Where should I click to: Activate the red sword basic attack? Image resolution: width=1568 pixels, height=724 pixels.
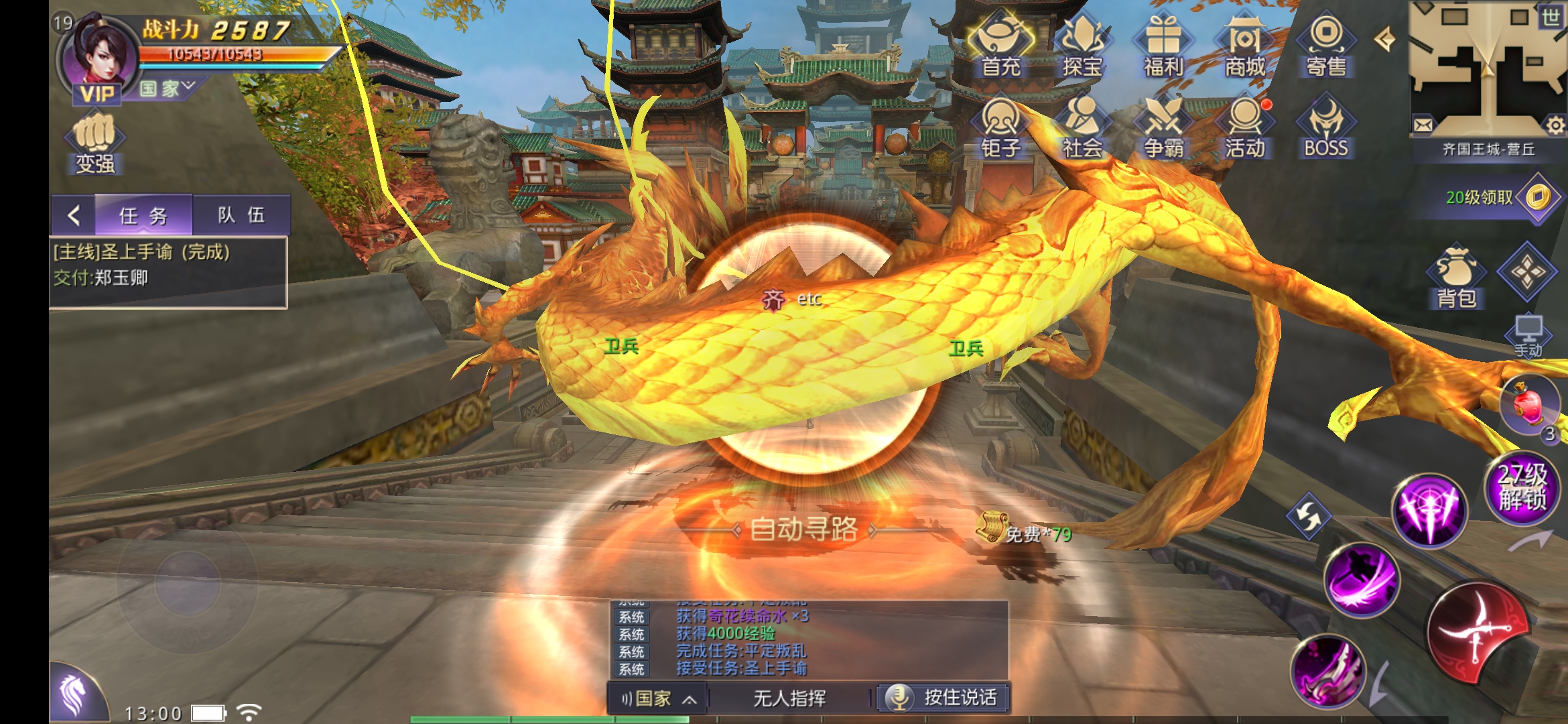pyautogui.click(x=1479, y=632)
